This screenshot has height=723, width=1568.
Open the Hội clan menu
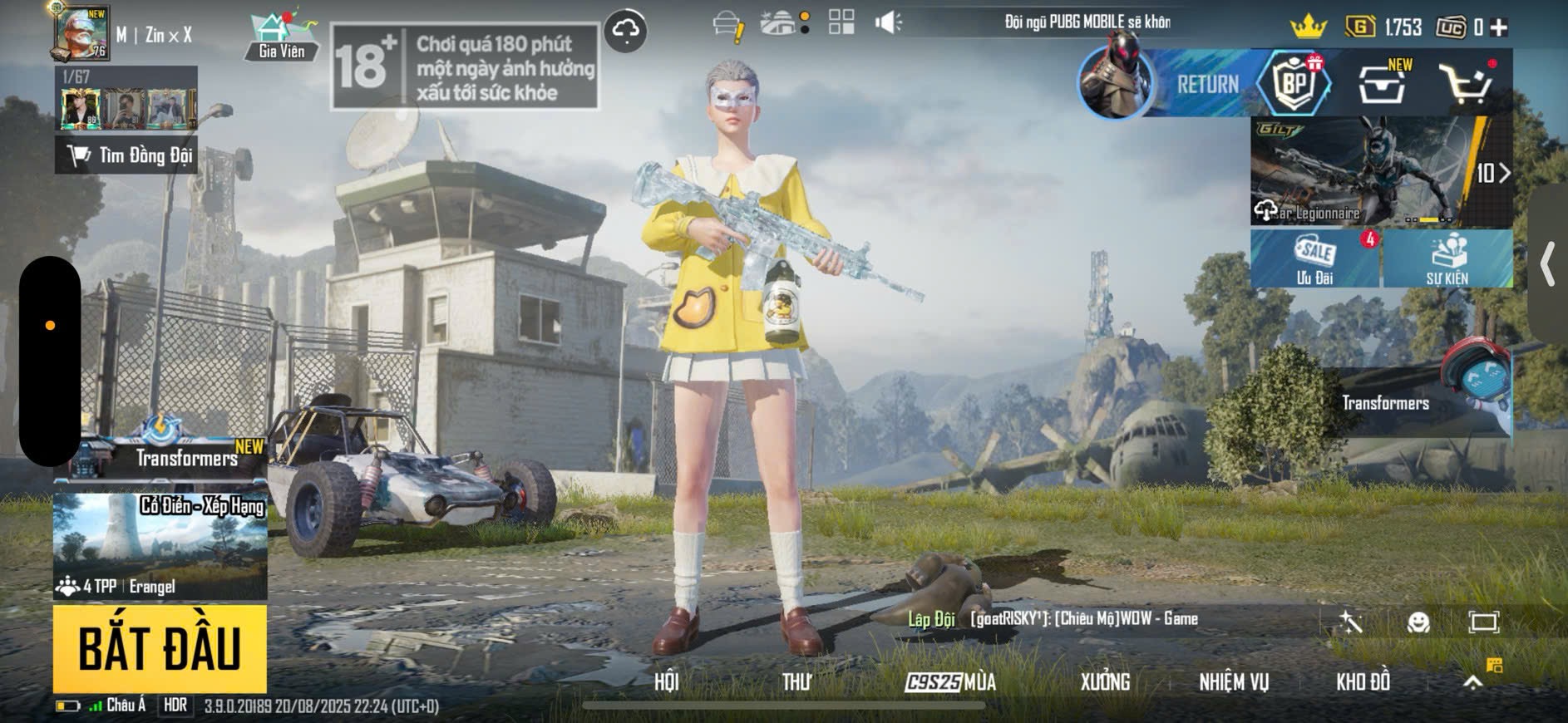click(x=666, y=682)
